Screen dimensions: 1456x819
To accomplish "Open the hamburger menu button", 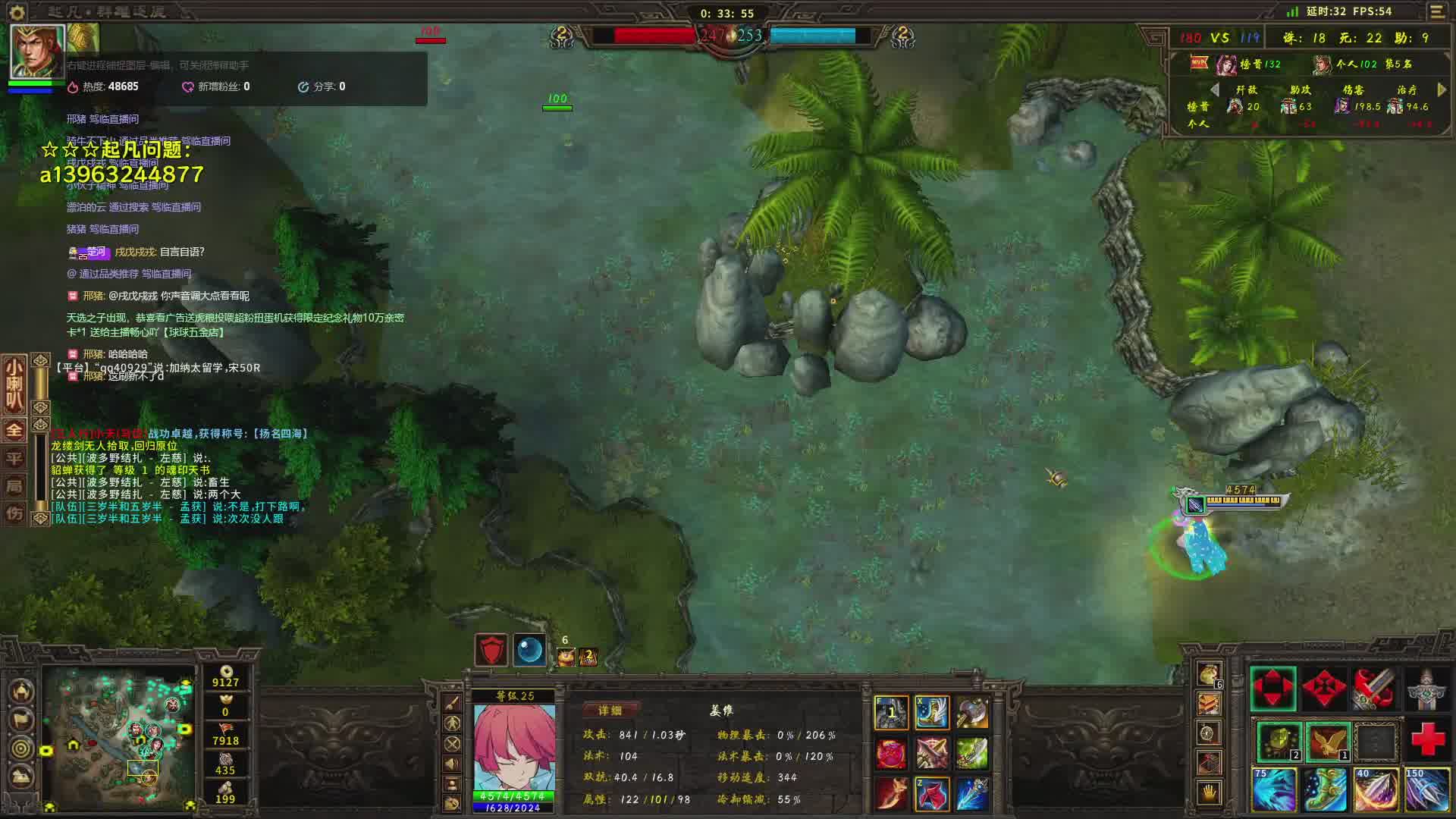I will click(x=1437, y=11).
